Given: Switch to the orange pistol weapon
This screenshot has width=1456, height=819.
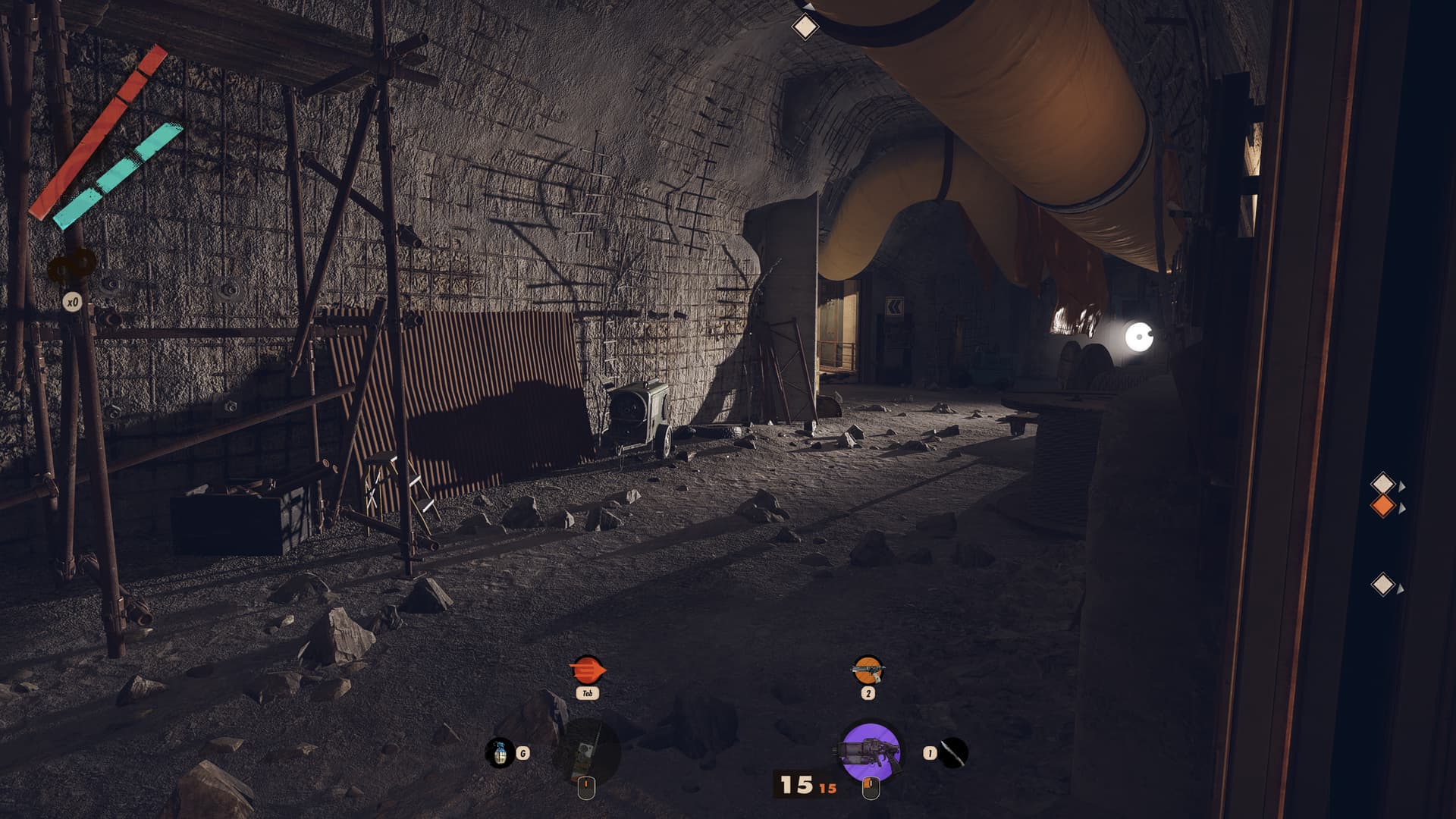Looking at the screenshot, I should coord(868,670).
